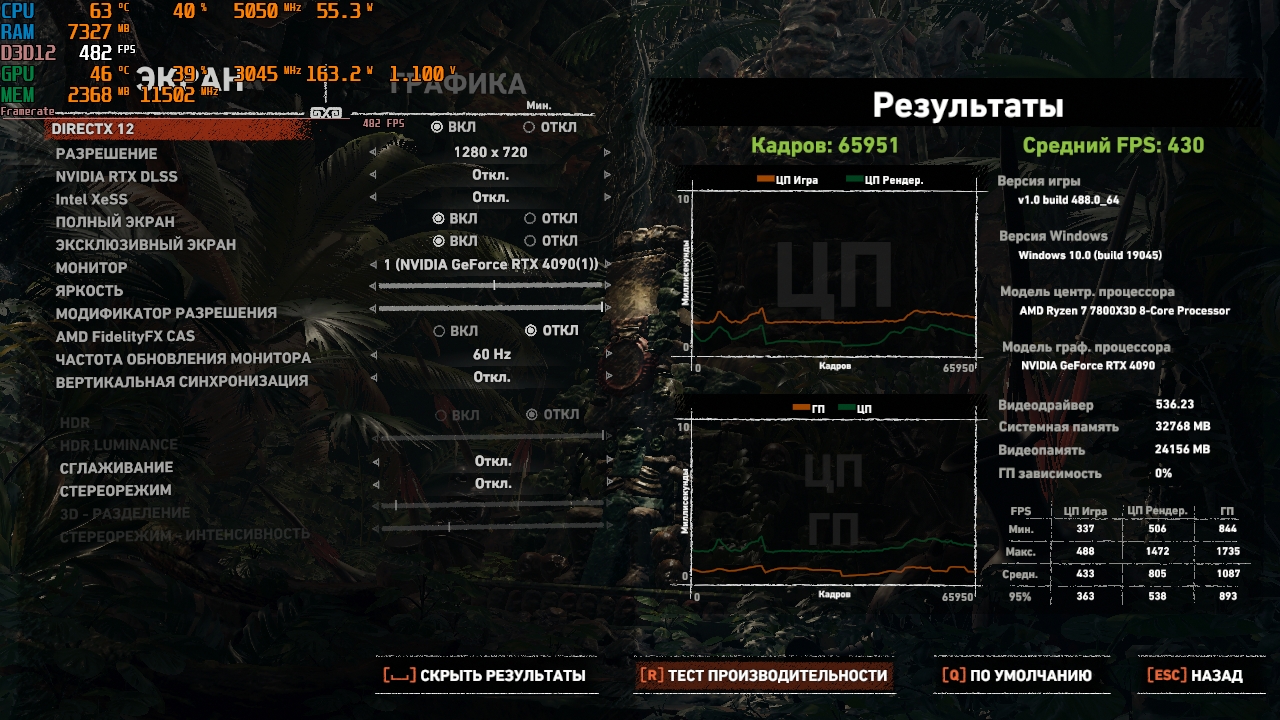Adjust the МОДИФИКАТОР РАЗРЕШЕНИЯ slider
This screenshot has height=720, width=1280.
click(491, 309)
